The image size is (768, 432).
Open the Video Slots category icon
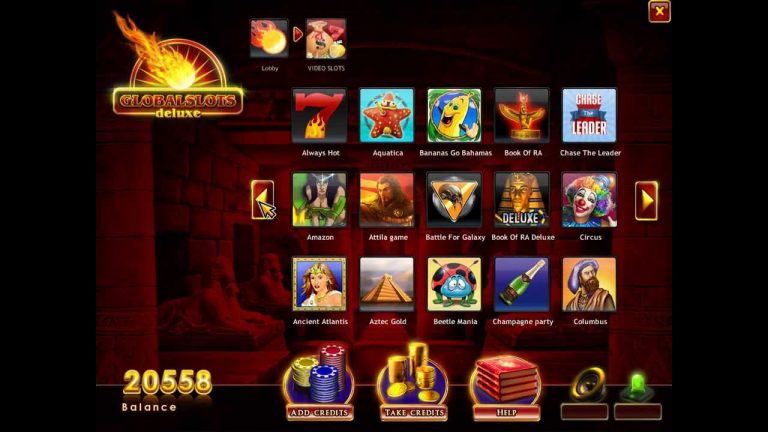(x=326, y=39)
